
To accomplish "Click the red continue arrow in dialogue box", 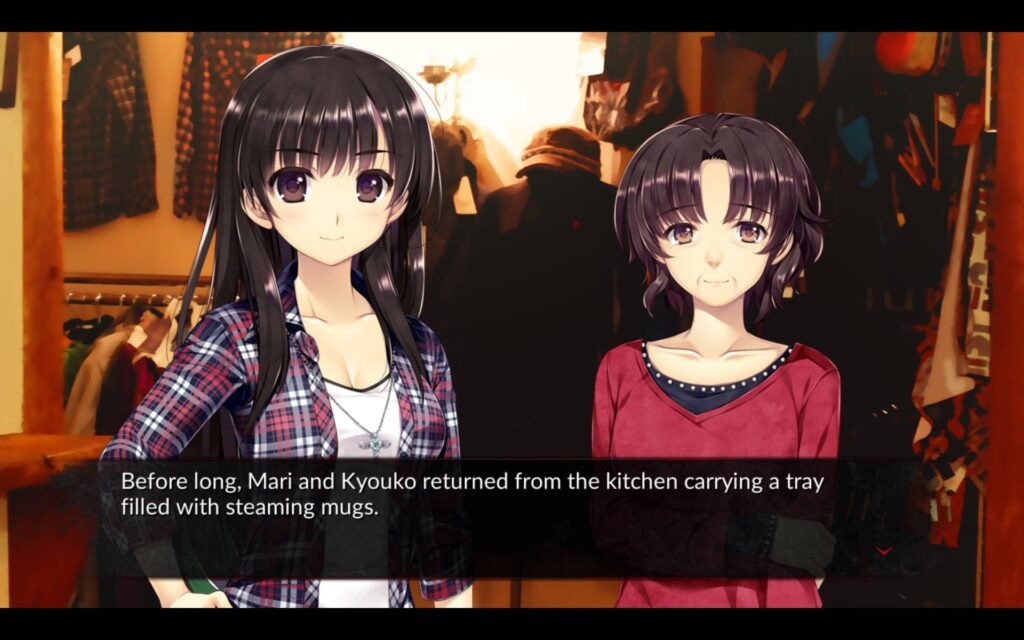I will point(884,551).
